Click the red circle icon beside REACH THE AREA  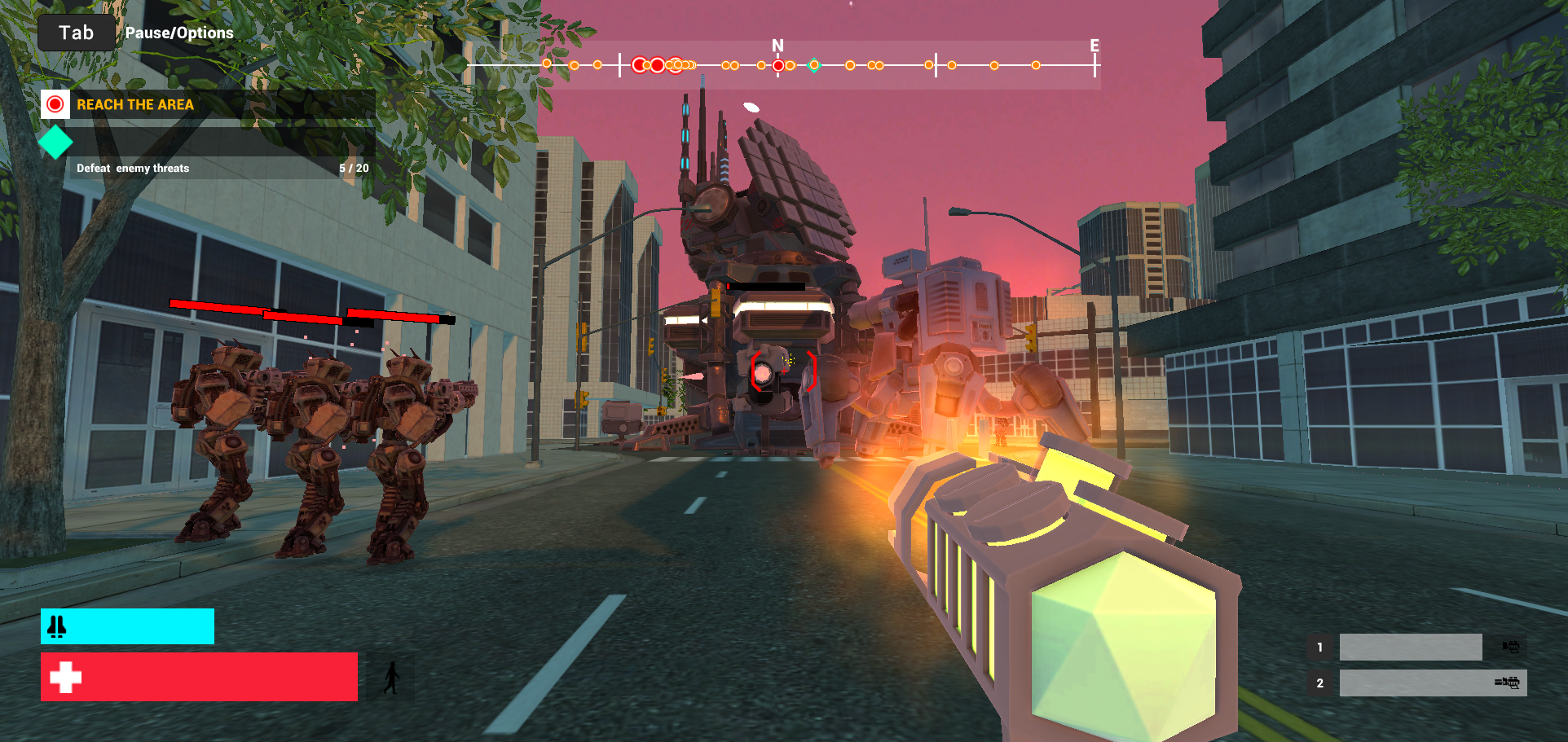pos(55,104)
